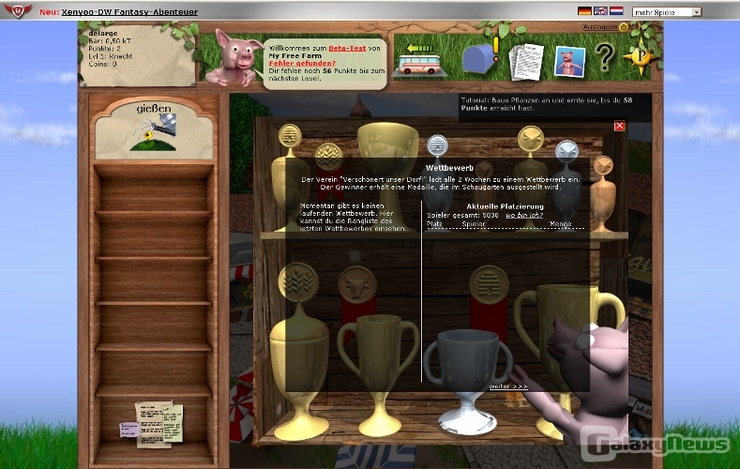View the pig profile picture

click(569, 62)
